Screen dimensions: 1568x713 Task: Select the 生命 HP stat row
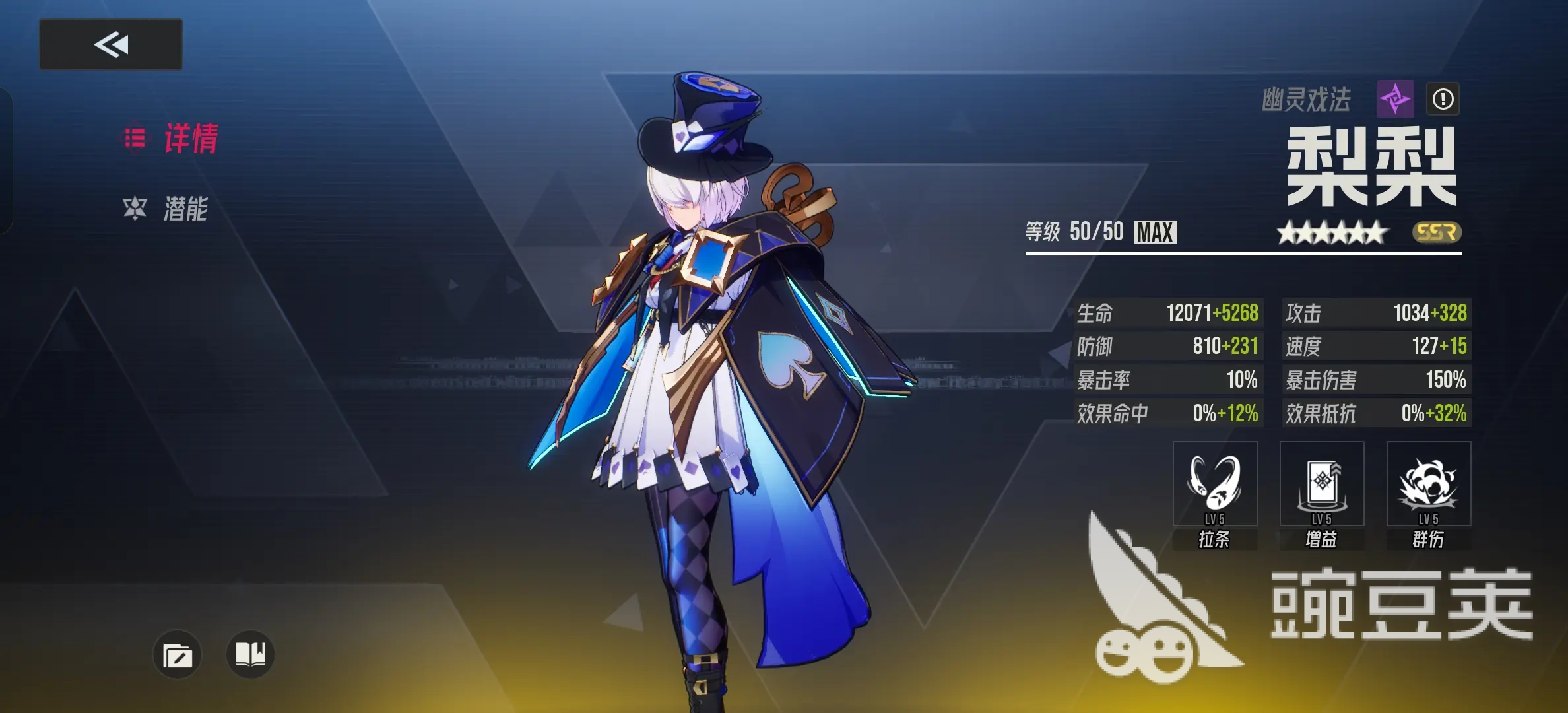coord(1171,314)
